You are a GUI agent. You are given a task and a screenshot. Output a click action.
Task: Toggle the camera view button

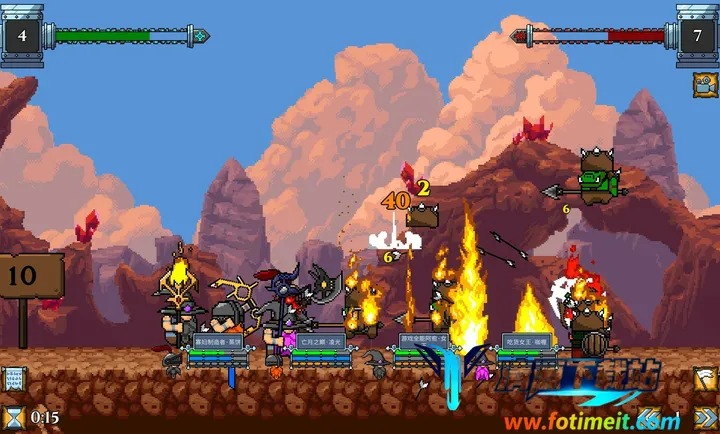[704, 84]
